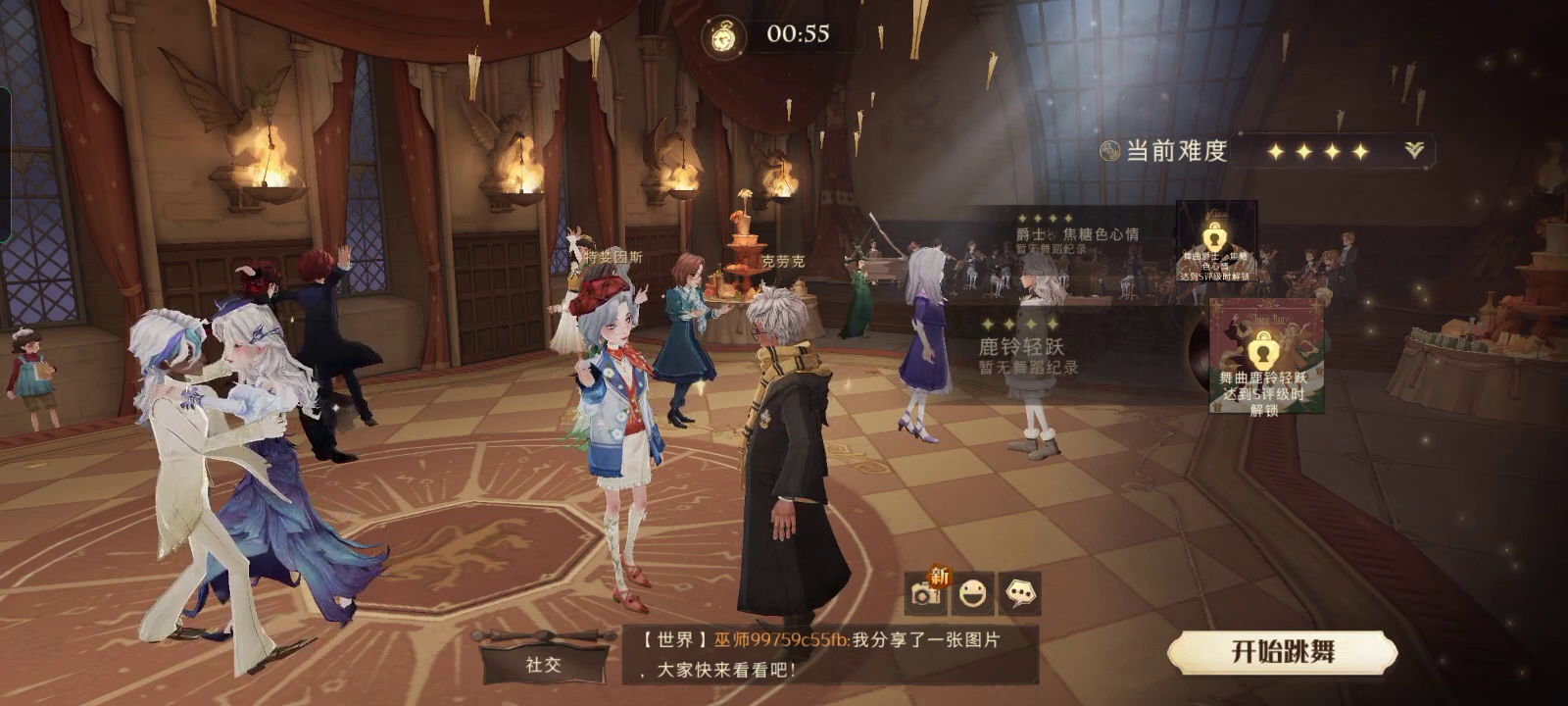
Task: Open the 社交 social panel
Action: [x=543, y=664]
